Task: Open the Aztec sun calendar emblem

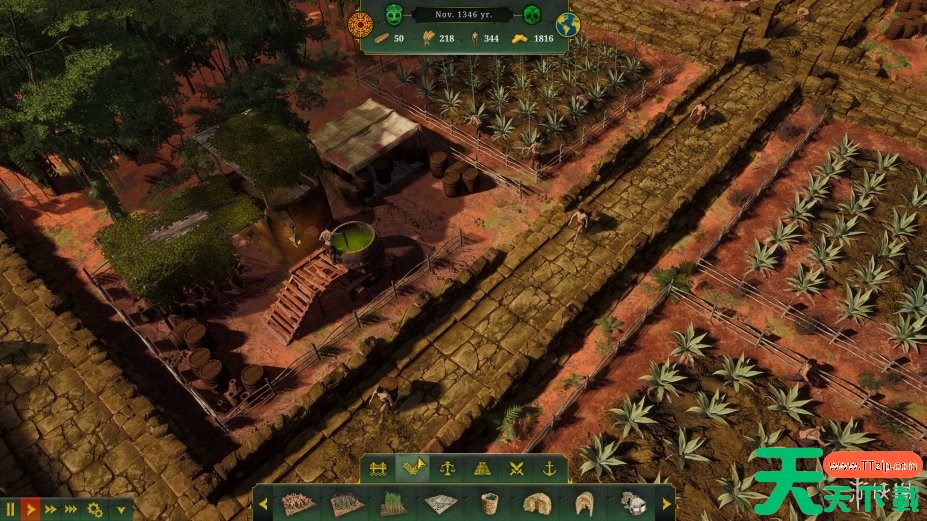Action: tap(360, 24)
